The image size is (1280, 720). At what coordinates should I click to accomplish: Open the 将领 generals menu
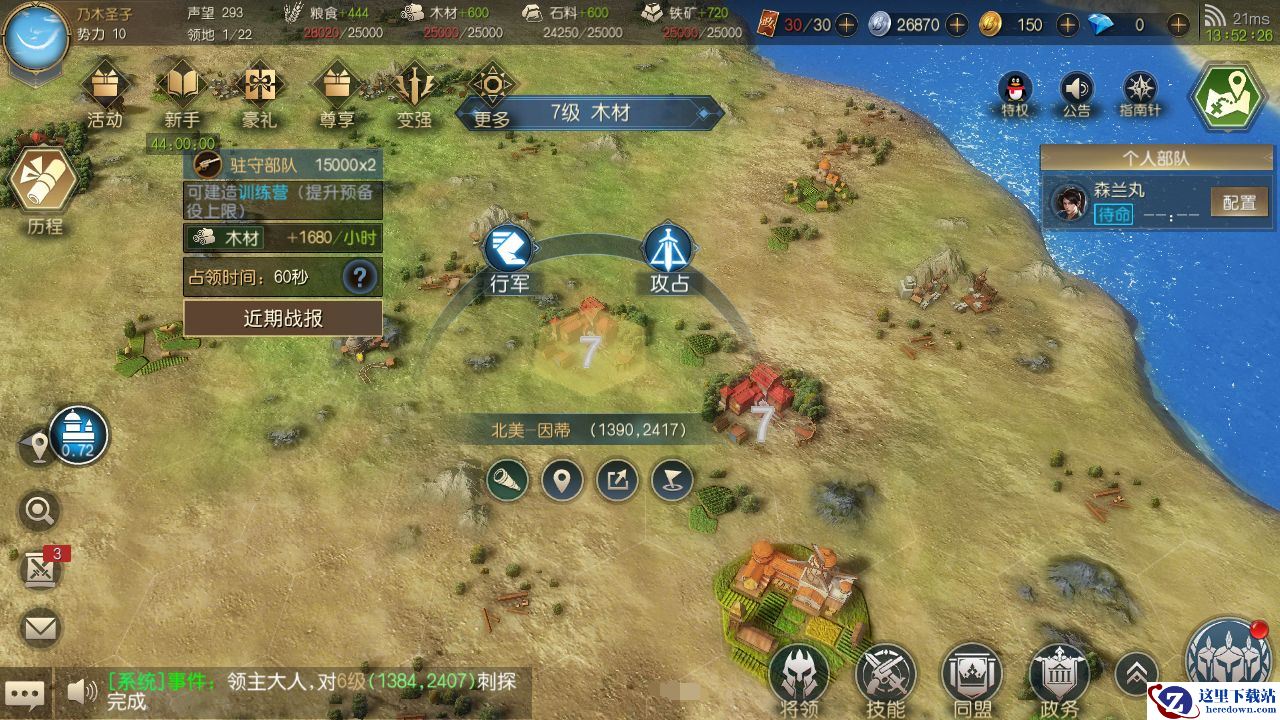(798, 675)
